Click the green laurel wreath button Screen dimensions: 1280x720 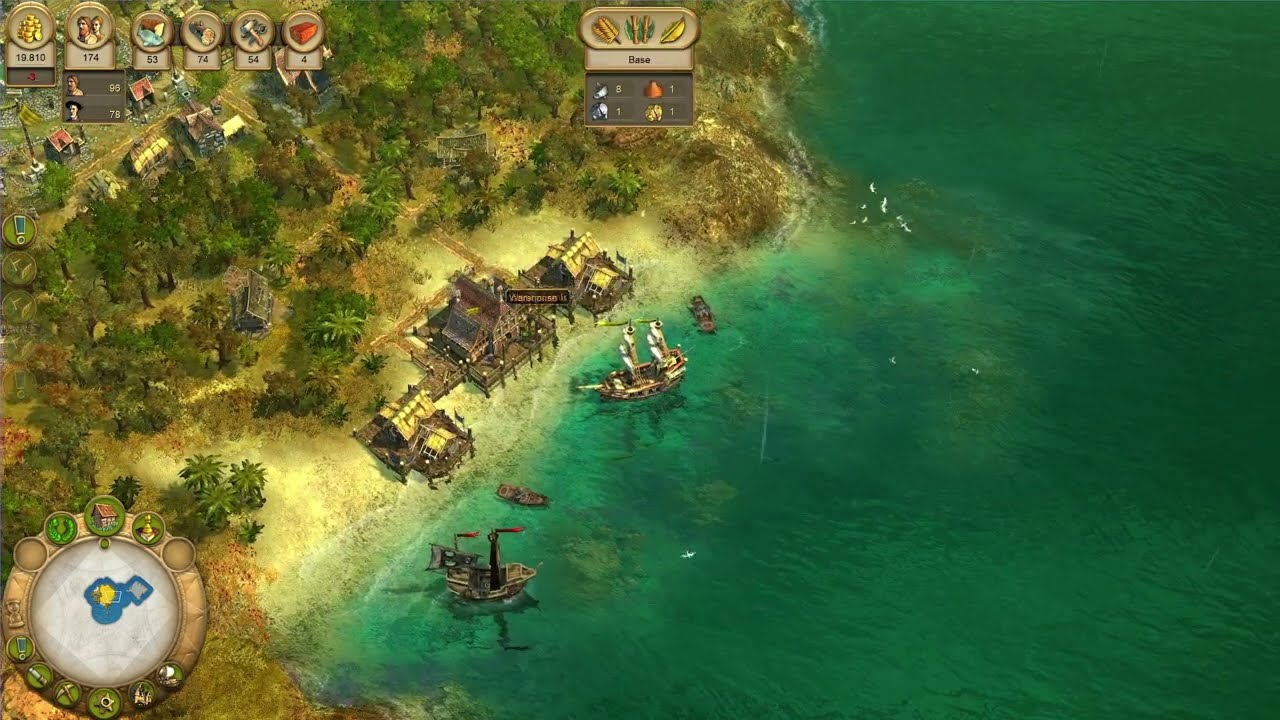(x=62, y=528)
